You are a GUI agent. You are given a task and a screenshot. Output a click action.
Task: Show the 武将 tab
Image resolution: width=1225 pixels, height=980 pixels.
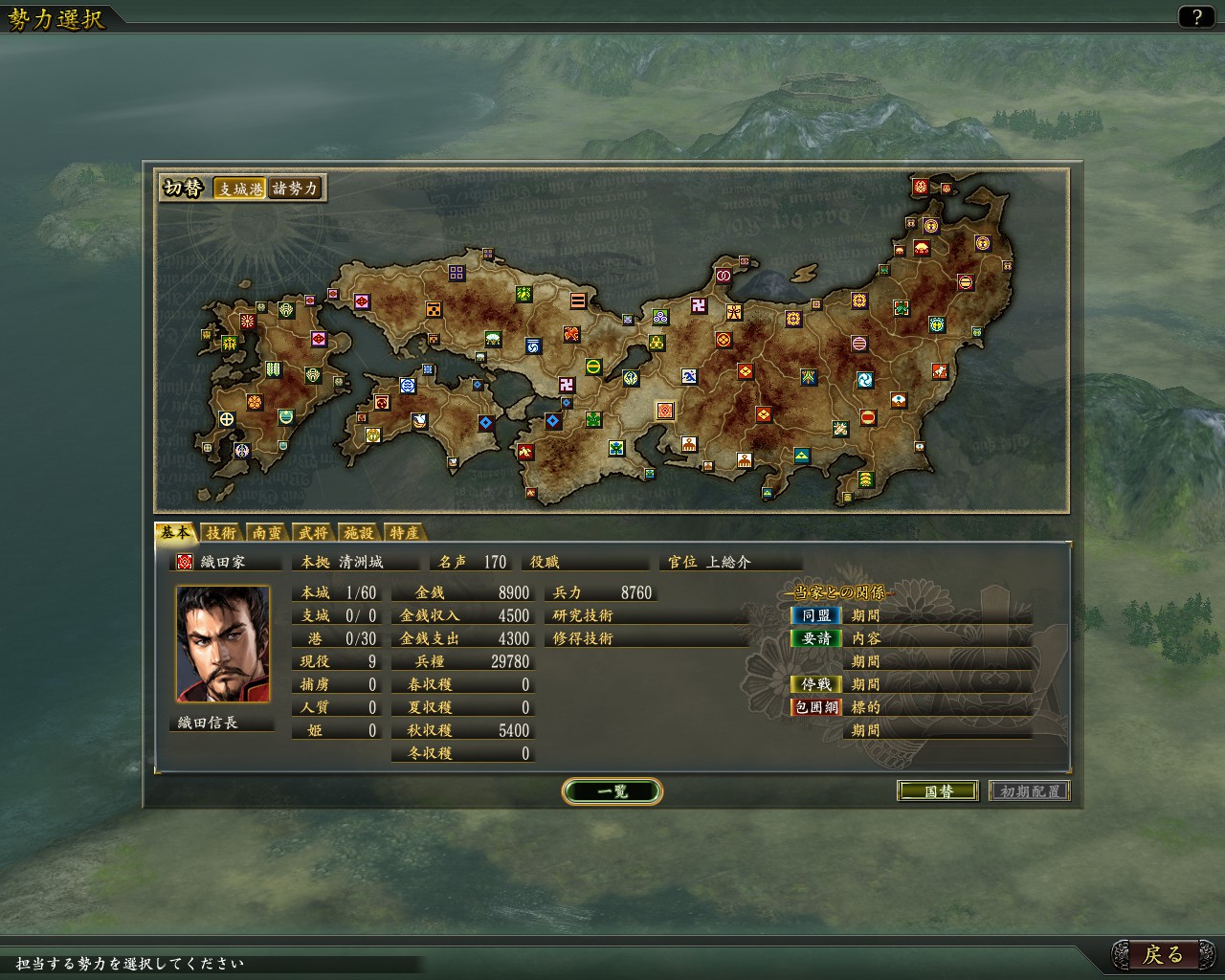point(313,533)
